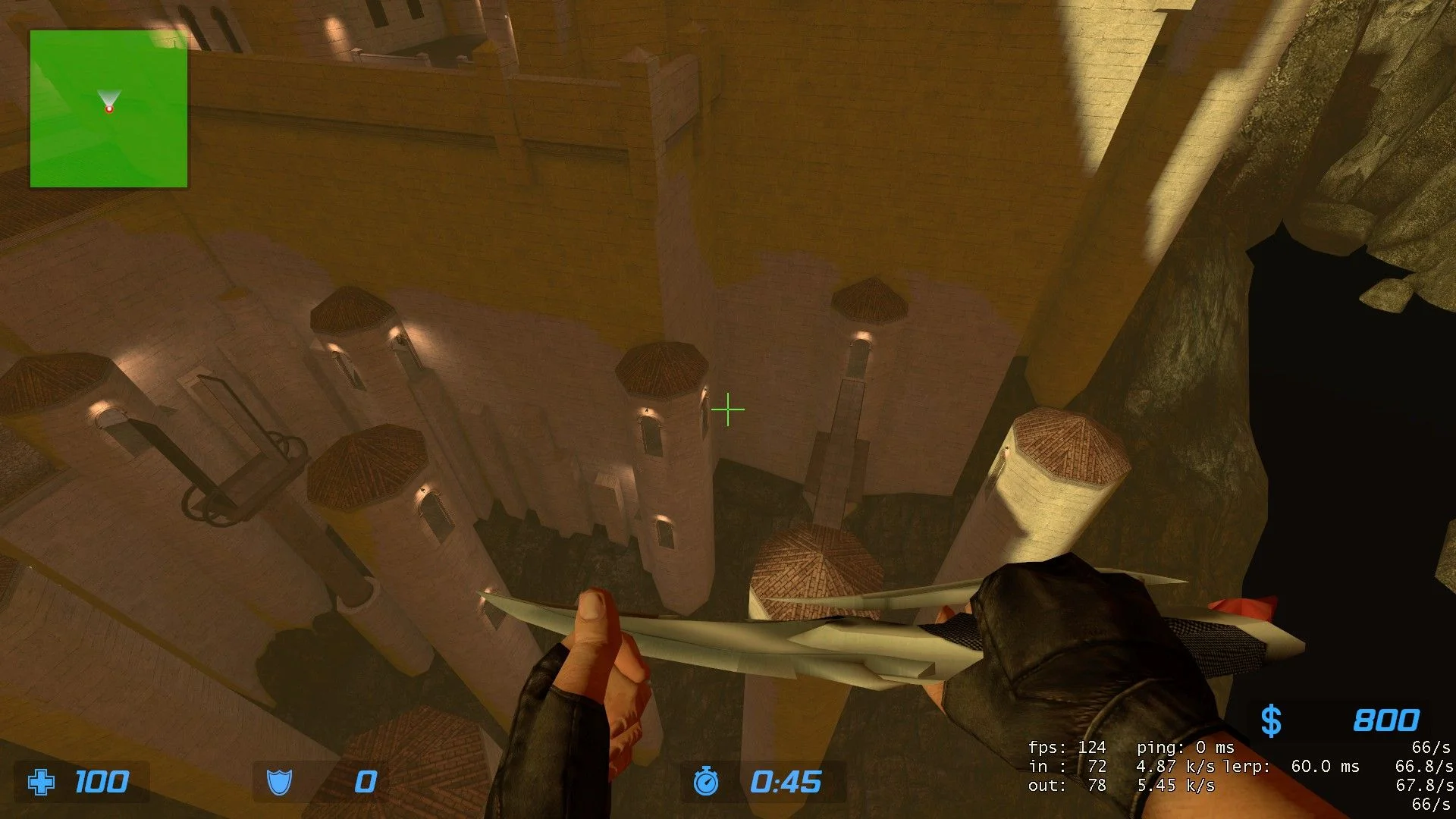Click the green radar minimap
1456x819 pixels.
(108, 108)
